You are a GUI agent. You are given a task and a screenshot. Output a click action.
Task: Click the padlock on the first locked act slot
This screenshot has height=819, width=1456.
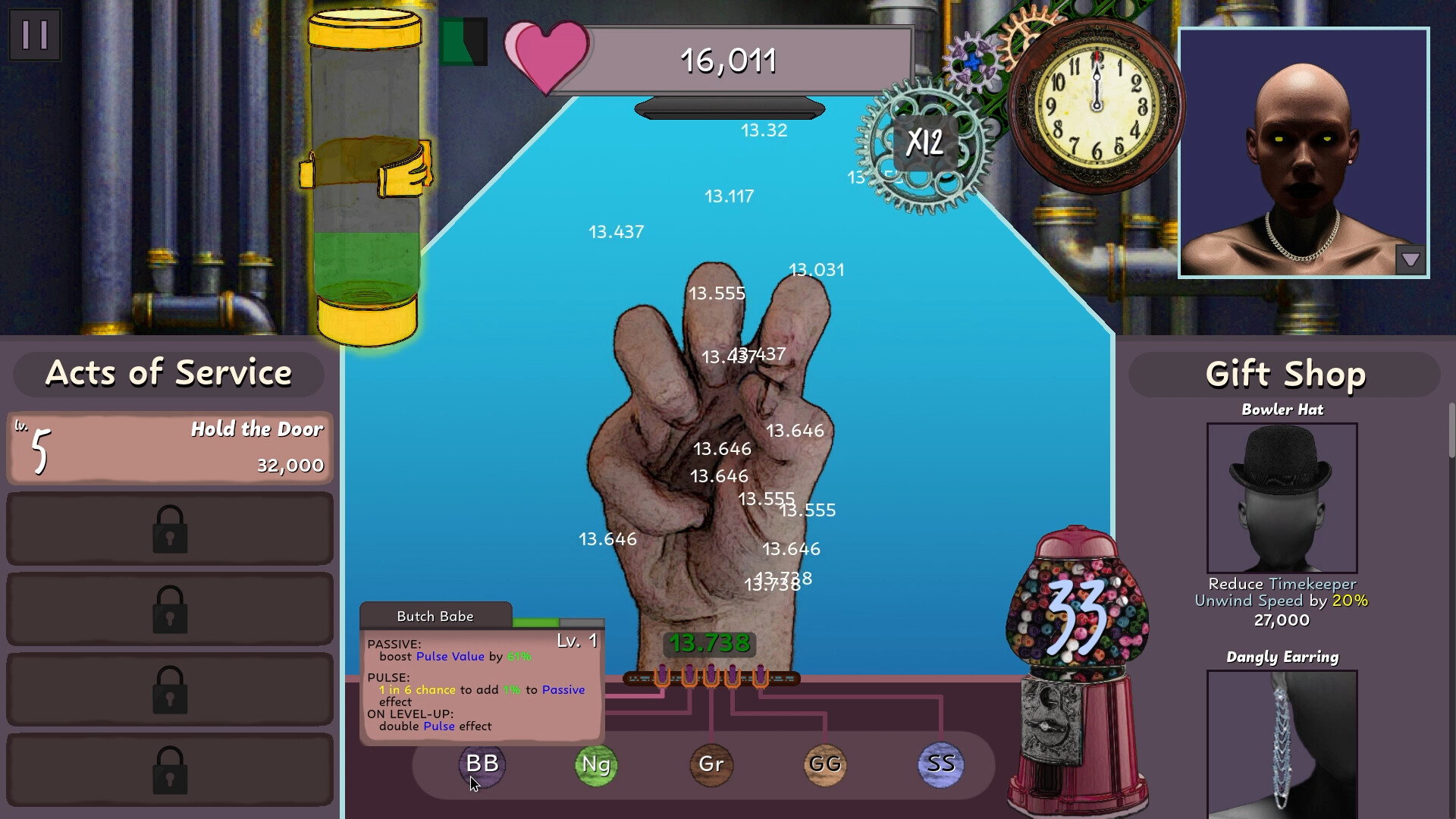170,529
